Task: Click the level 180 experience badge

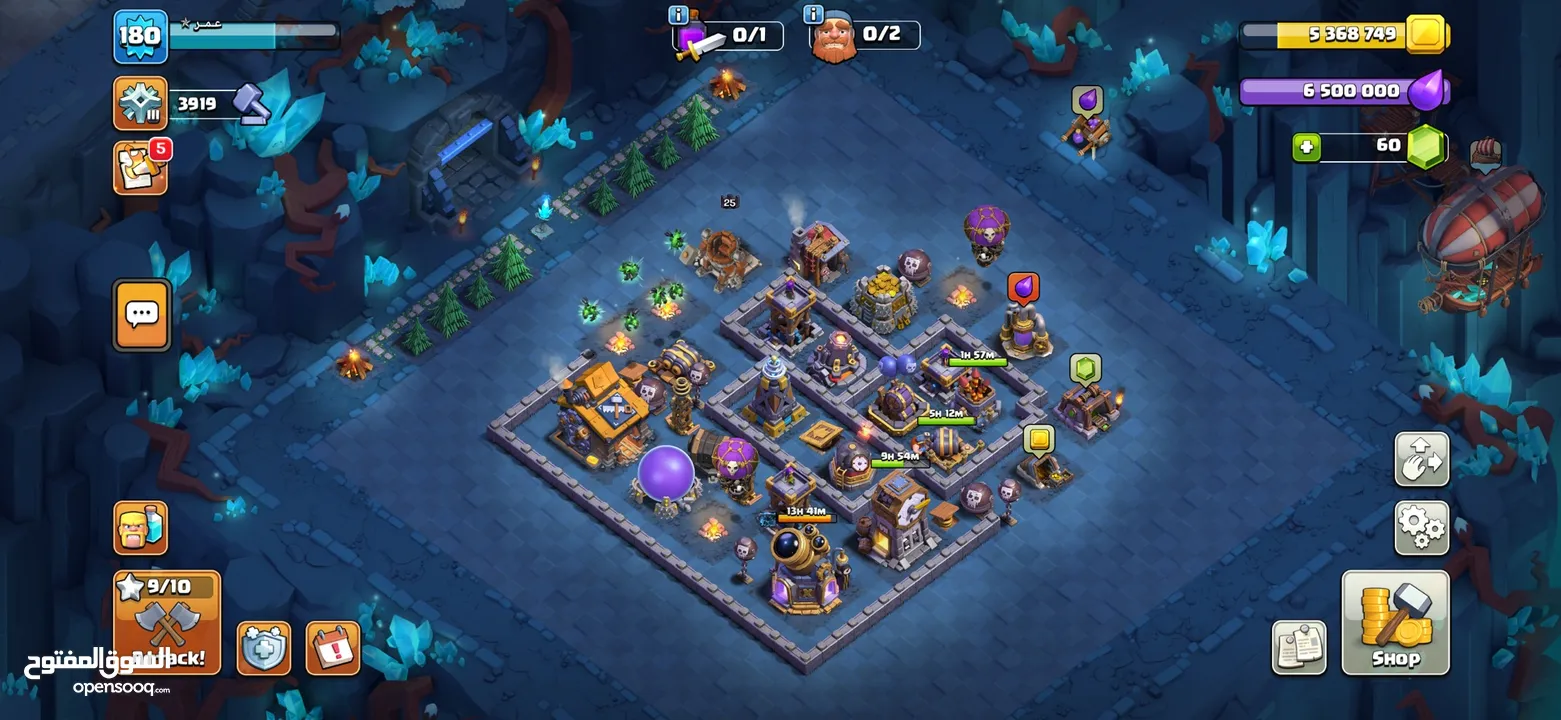Action: [140, 37]
